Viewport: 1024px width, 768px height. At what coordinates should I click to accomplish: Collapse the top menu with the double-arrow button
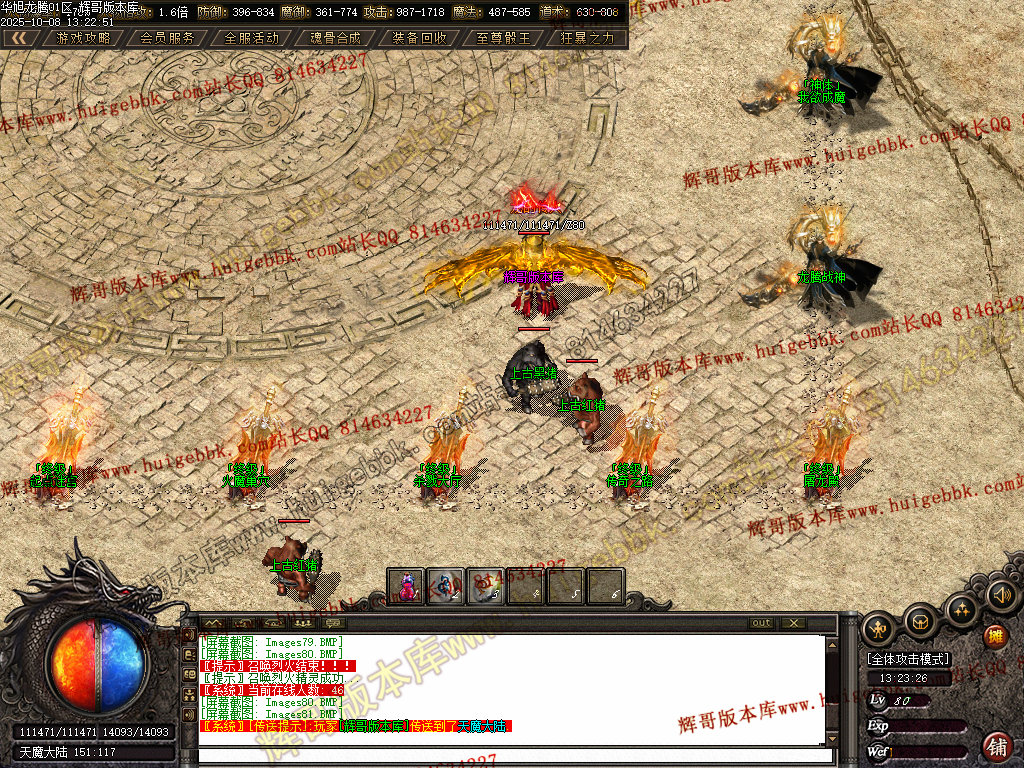pos(20,38)
